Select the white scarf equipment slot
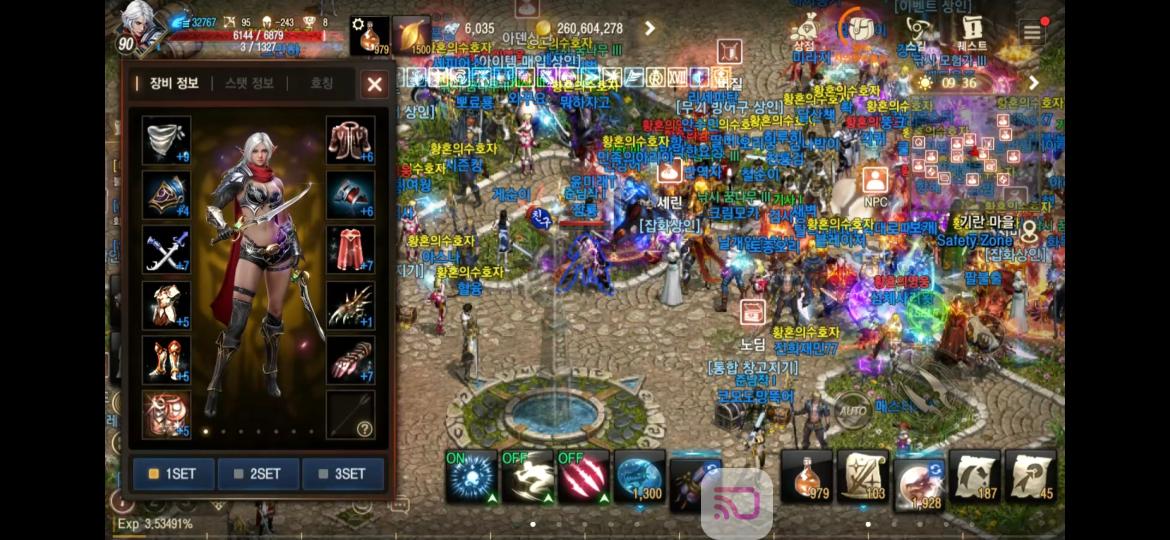This screenshot has height=540, width=1170. (166, 140)
